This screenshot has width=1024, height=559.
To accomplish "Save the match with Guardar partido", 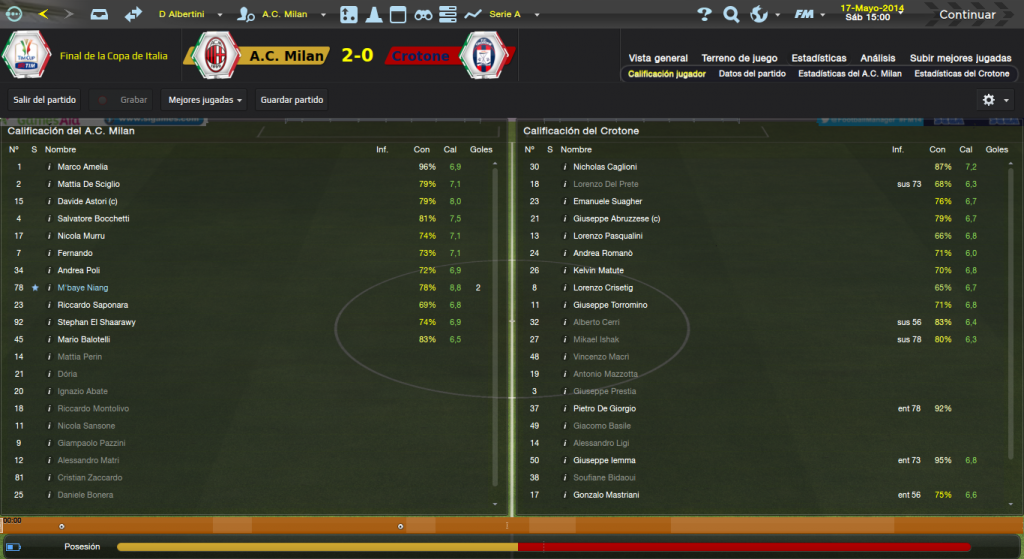I will click(x=292, y=100).
